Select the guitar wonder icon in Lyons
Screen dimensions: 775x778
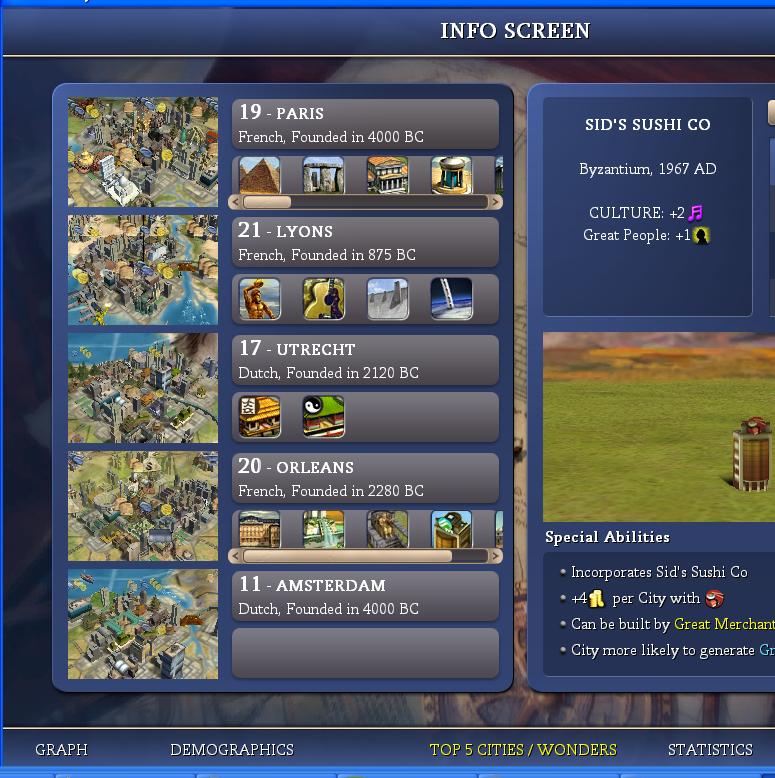click(324, 298)
